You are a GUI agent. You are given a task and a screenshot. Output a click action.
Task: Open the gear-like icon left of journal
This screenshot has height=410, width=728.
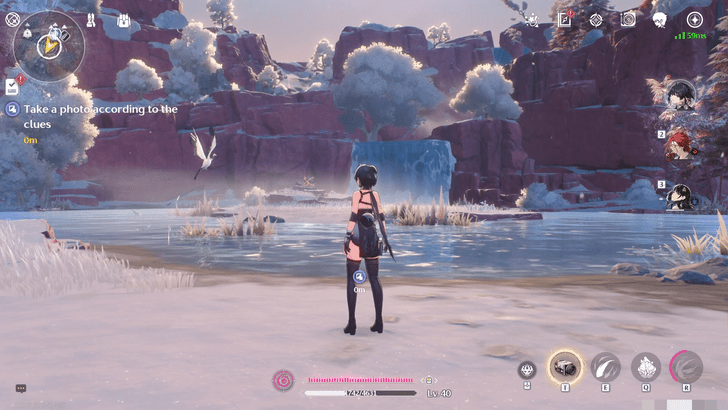pos(531,19)
